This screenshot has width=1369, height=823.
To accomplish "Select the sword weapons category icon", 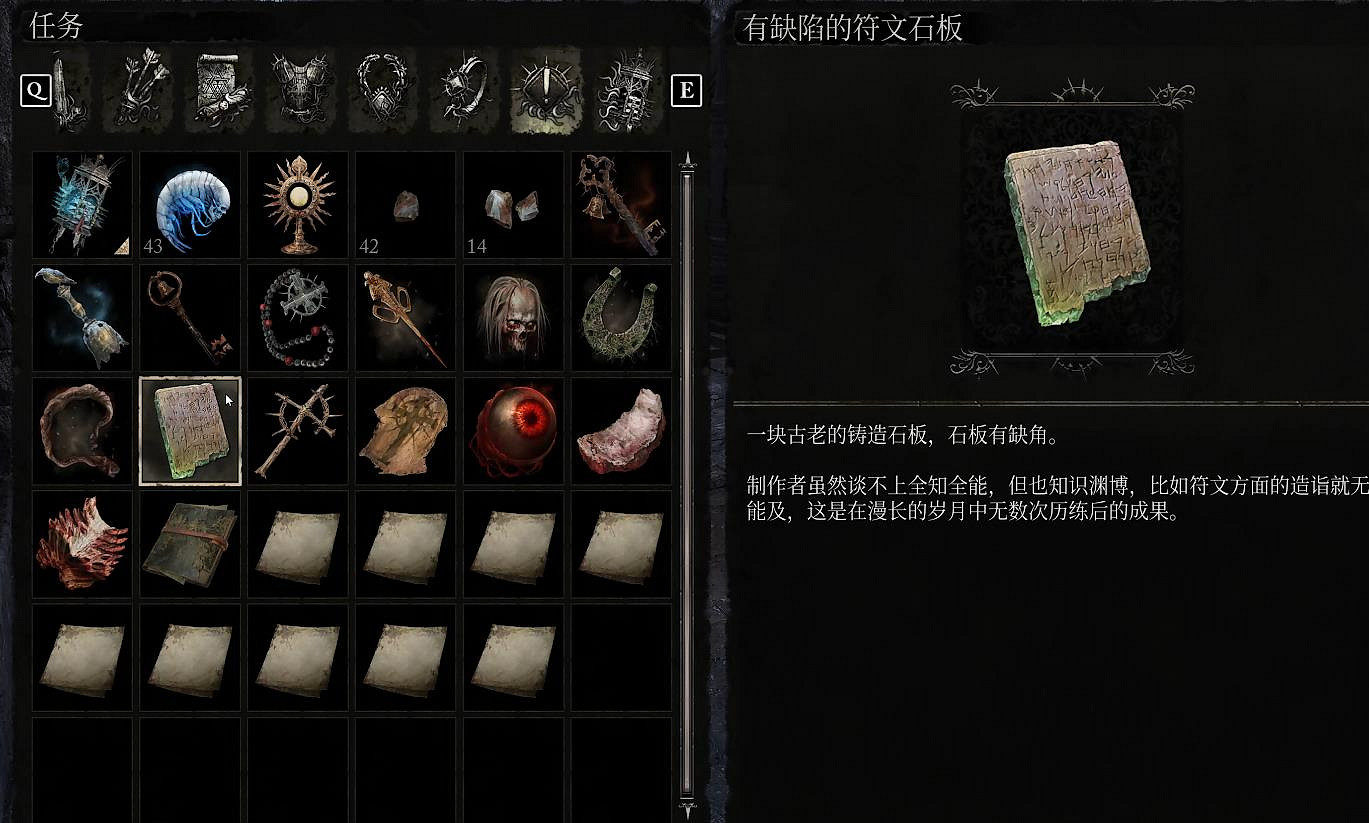I will click(65, 90).
